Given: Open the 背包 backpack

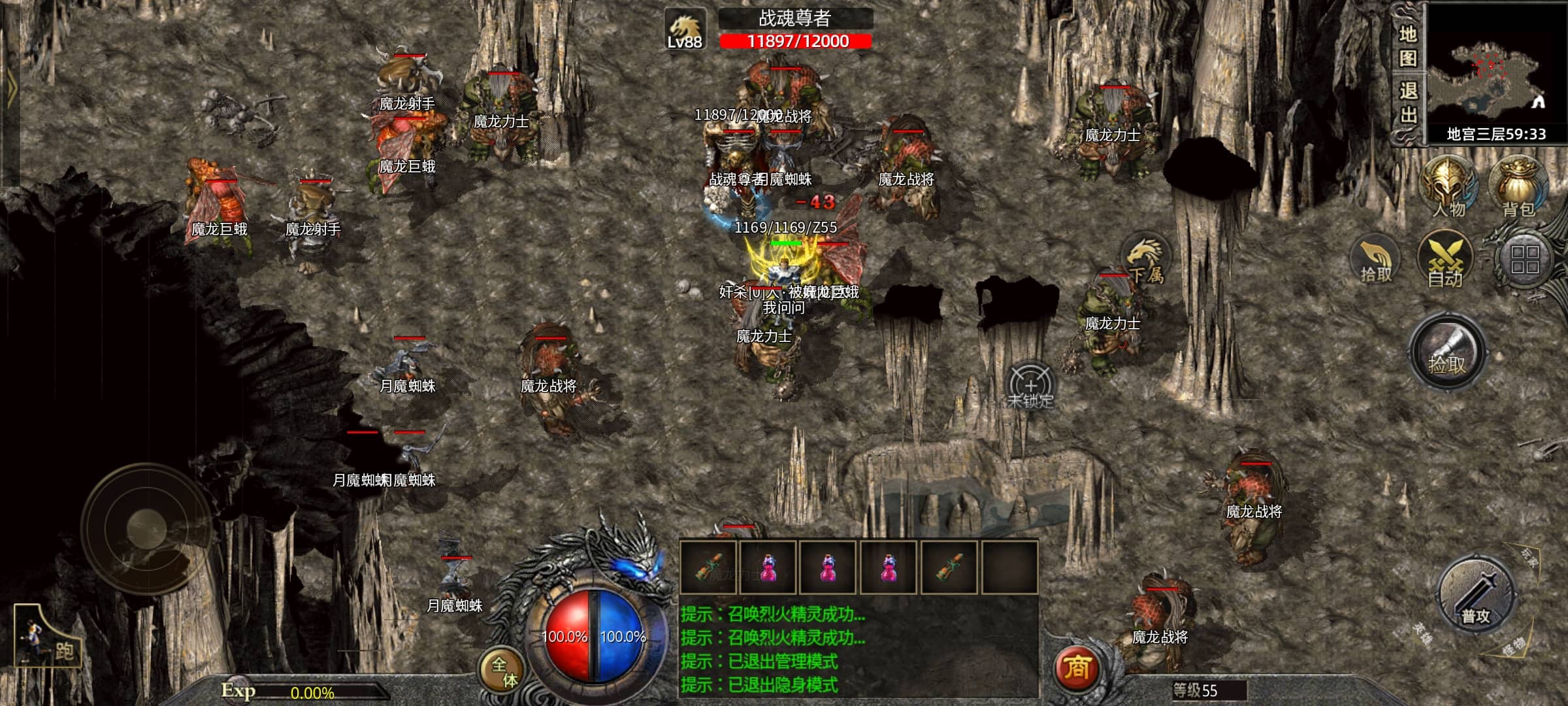Looking at the screenshot, I should (x=1518, y=186).
